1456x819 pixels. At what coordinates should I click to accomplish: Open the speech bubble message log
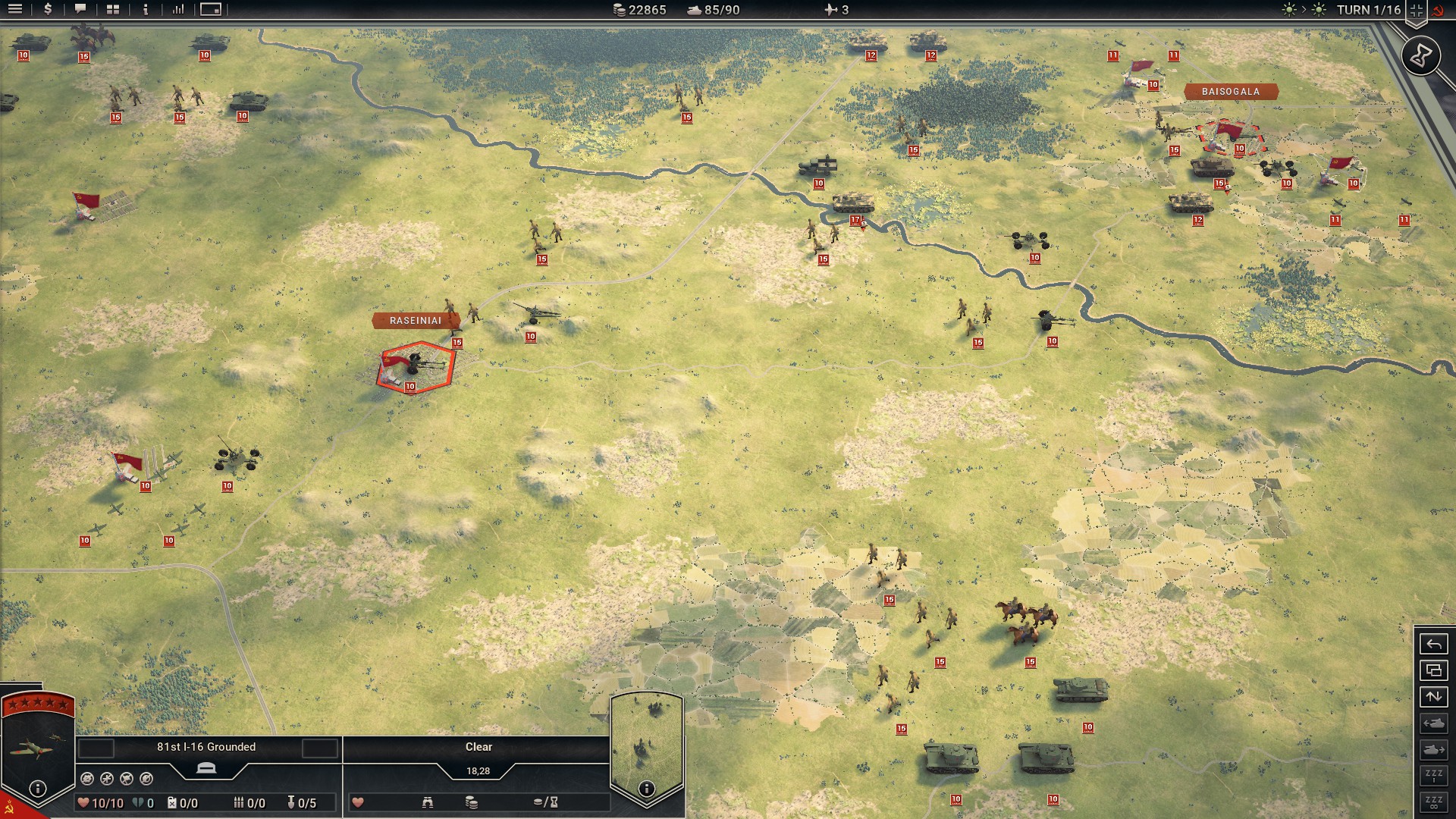pyautogui.click(x=80, y=10)
